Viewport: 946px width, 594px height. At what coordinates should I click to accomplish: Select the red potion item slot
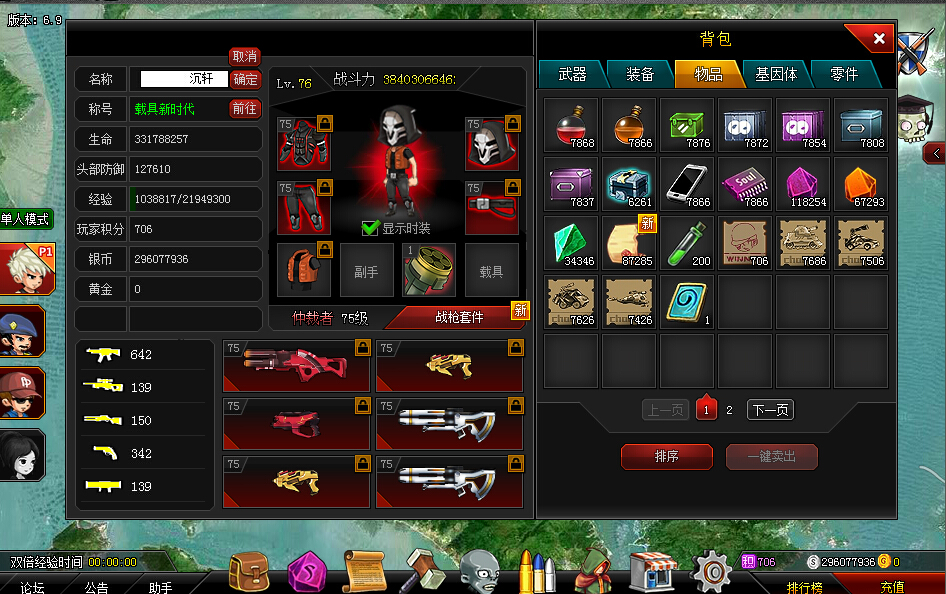tap(572, 125)
